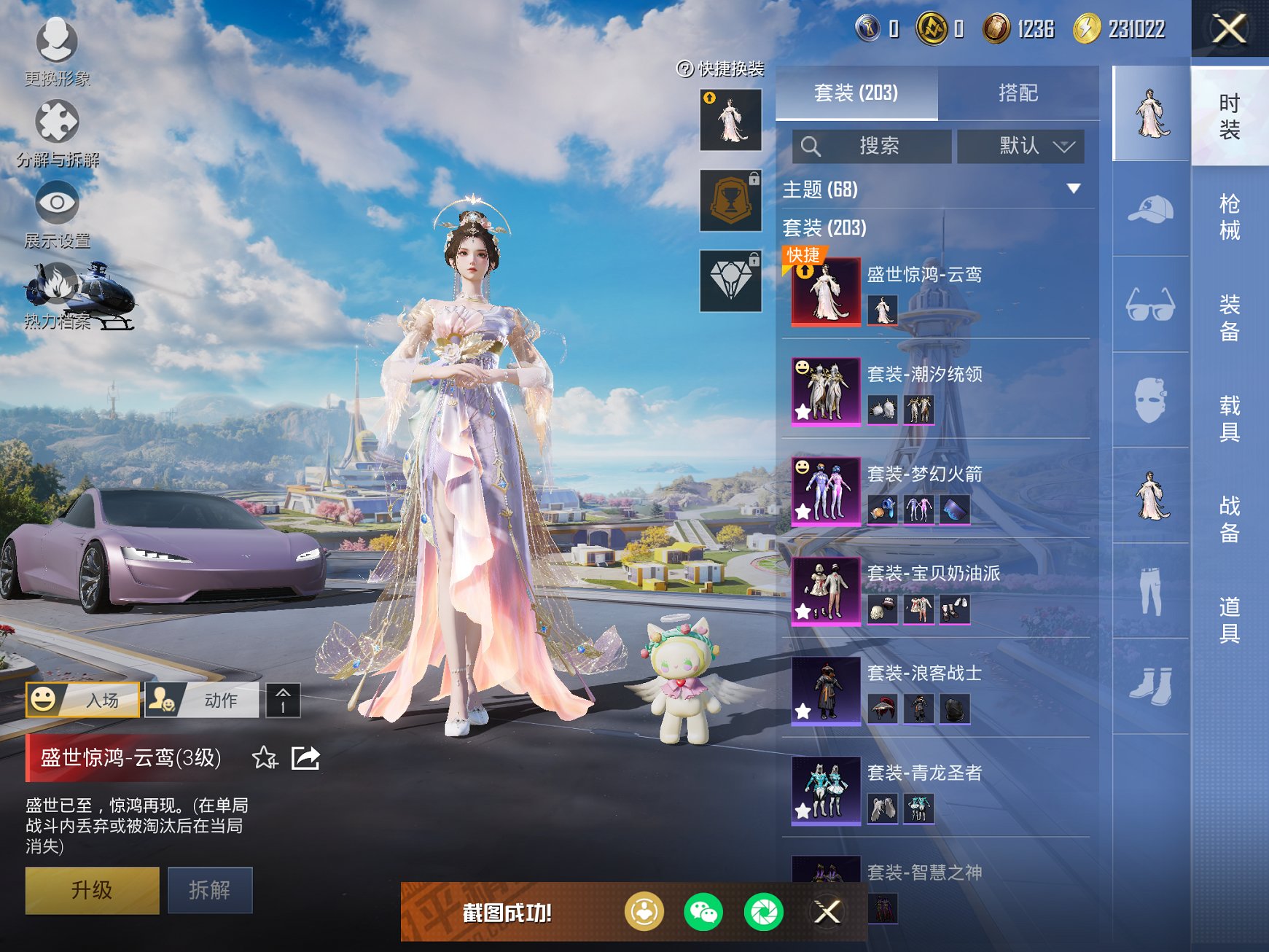Open the 枪械 category tab
Image resolution: width=1269 pixels, height=952 pixels.
click(1229, 216)
